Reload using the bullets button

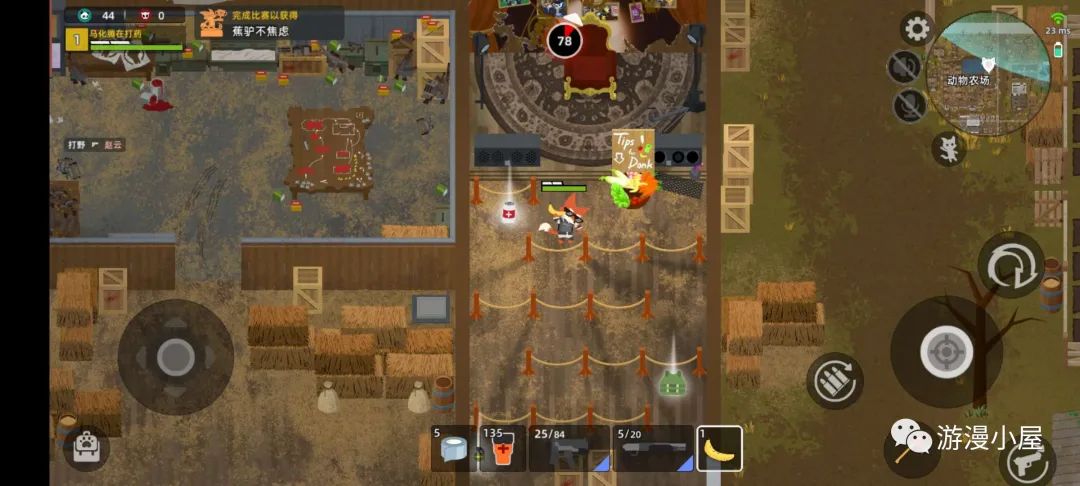pyautogui.click(x=834, y=380)
